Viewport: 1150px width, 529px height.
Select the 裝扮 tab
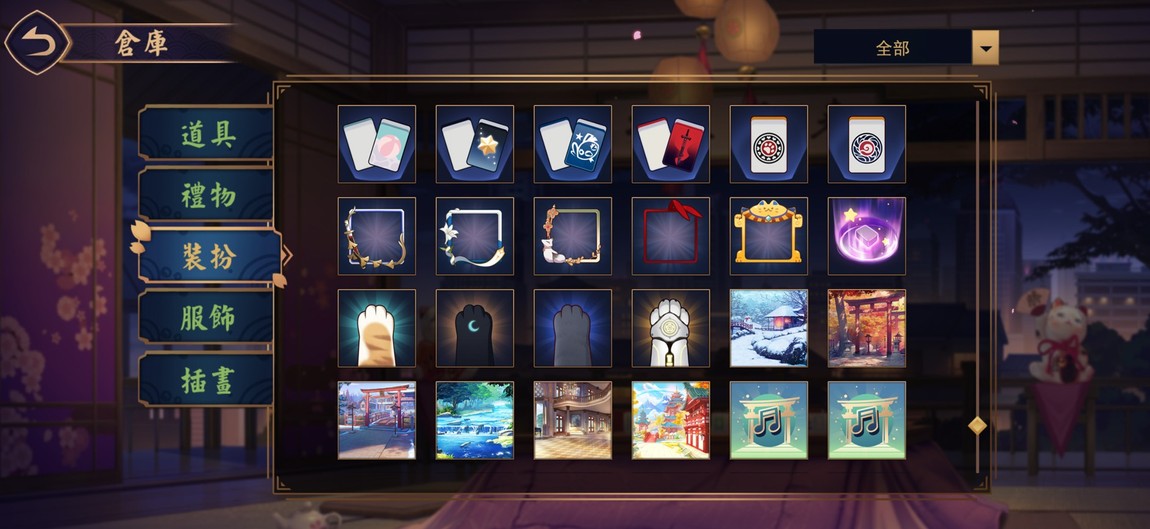[x=208, y=257]
